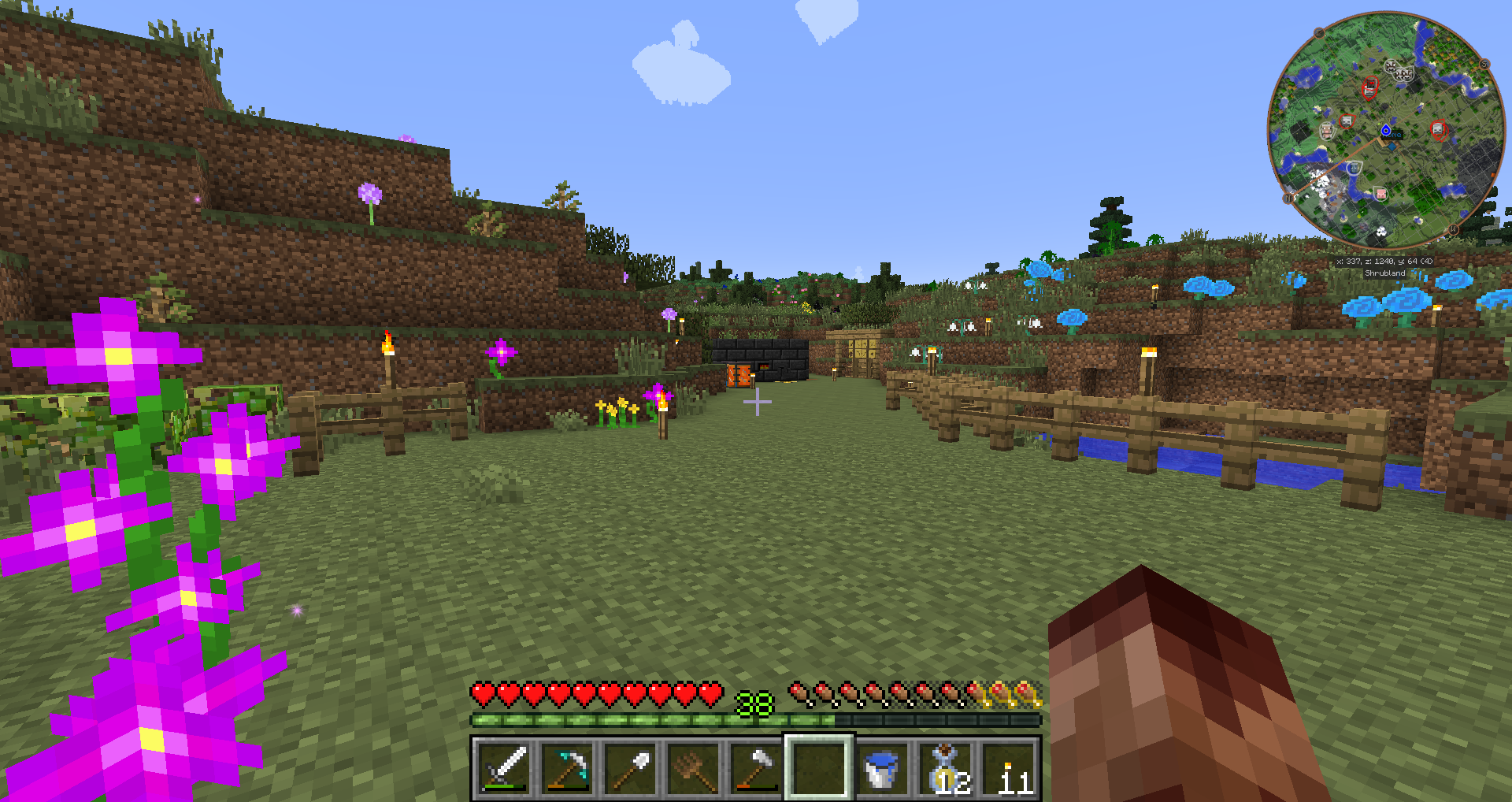Select the water bucket slot
Viewport: 1512px width, 802px height.
[x=881, y=767]
